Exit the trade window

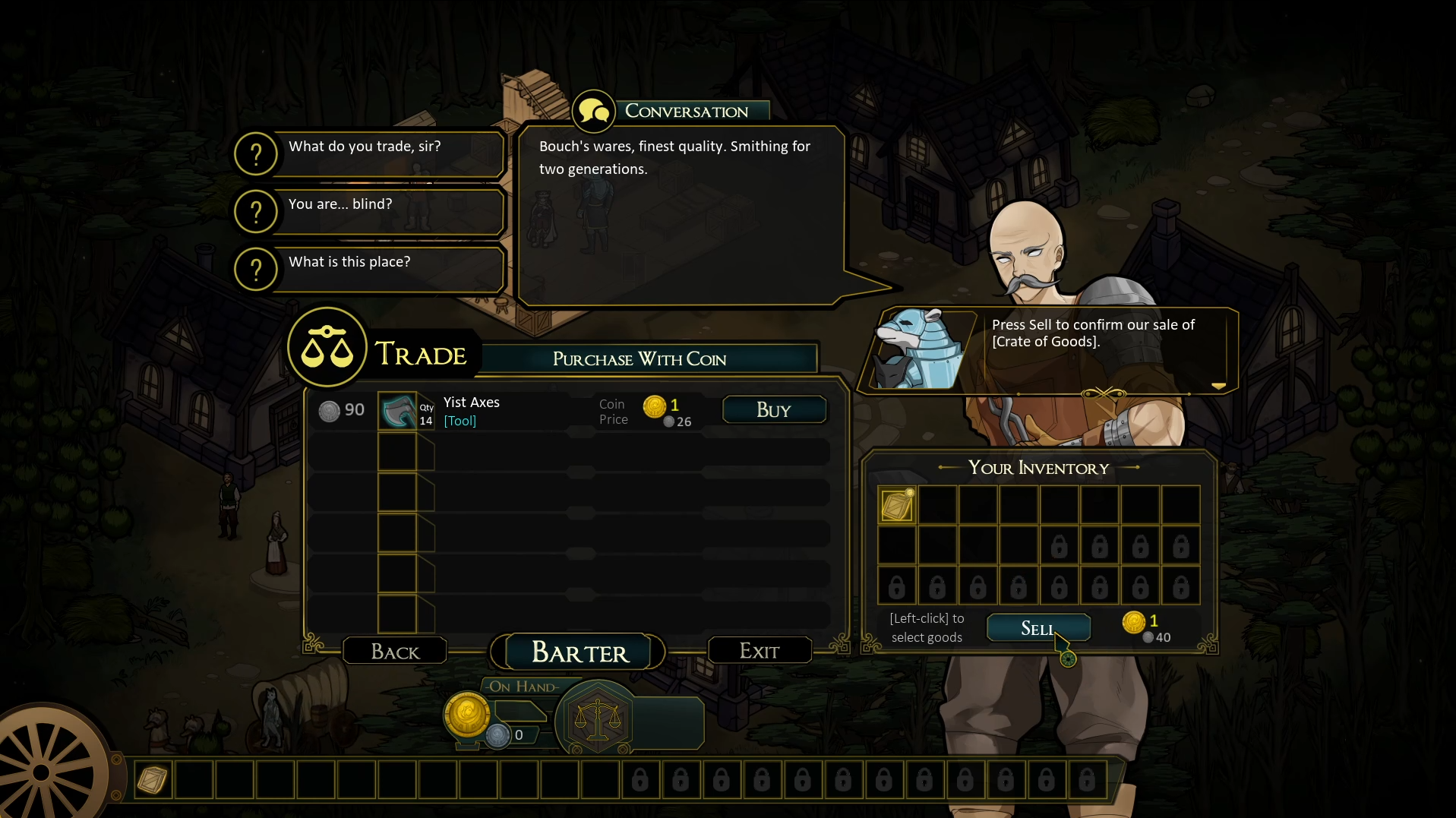(759, 651)
